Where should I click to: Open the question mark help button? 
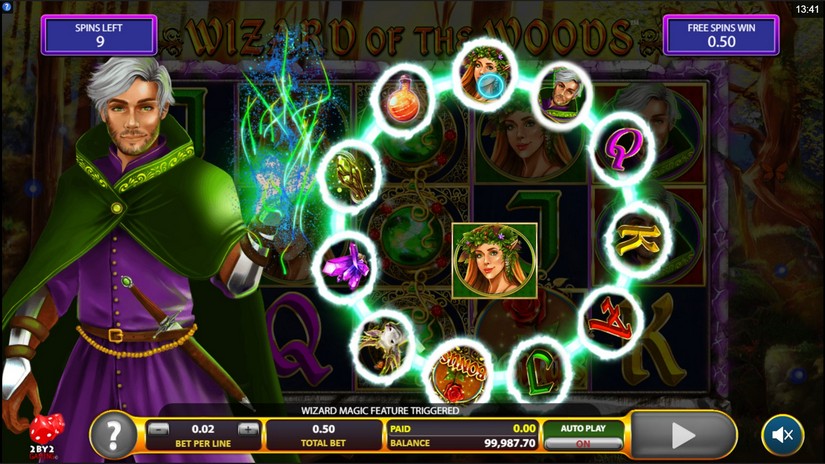[113, 436]
